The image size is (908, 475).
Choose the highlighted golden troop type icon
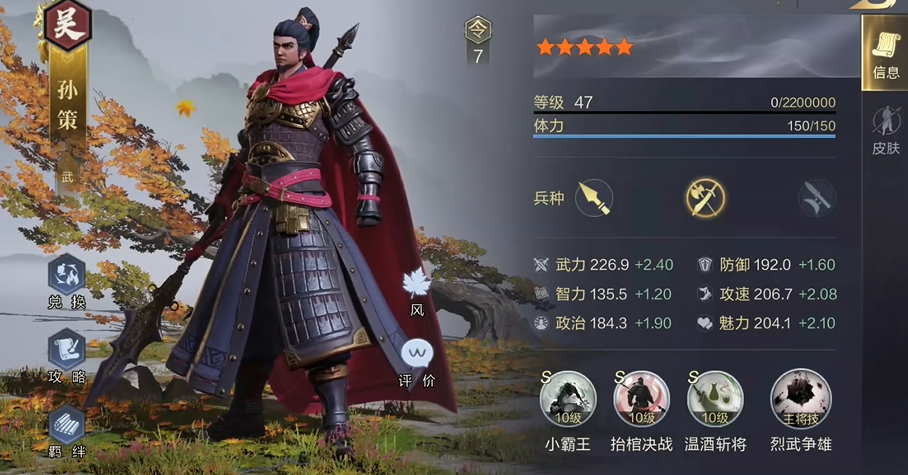[x=705, y=198]
